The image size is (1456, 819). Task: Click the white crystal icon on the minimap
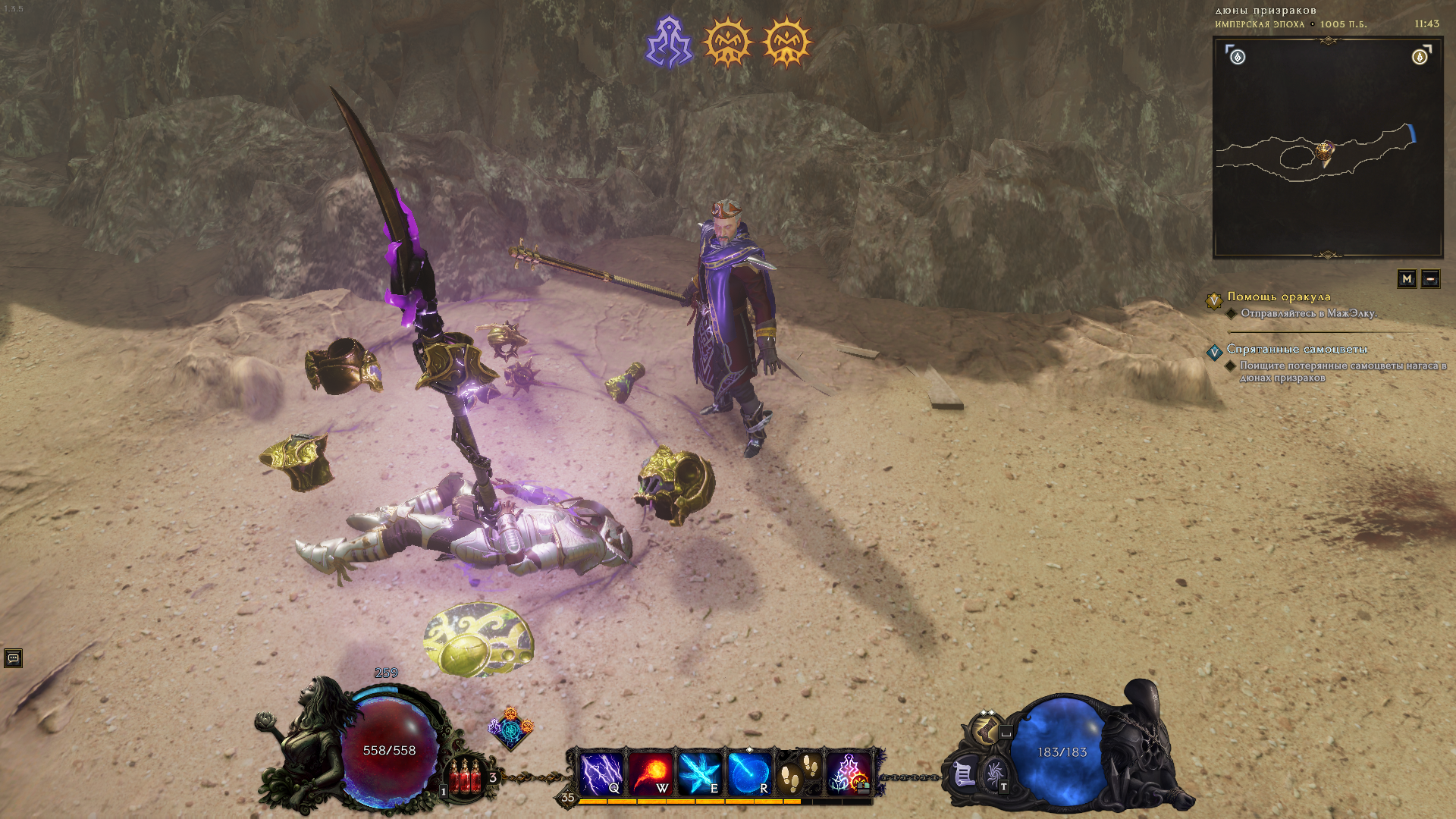[1238, 57]
